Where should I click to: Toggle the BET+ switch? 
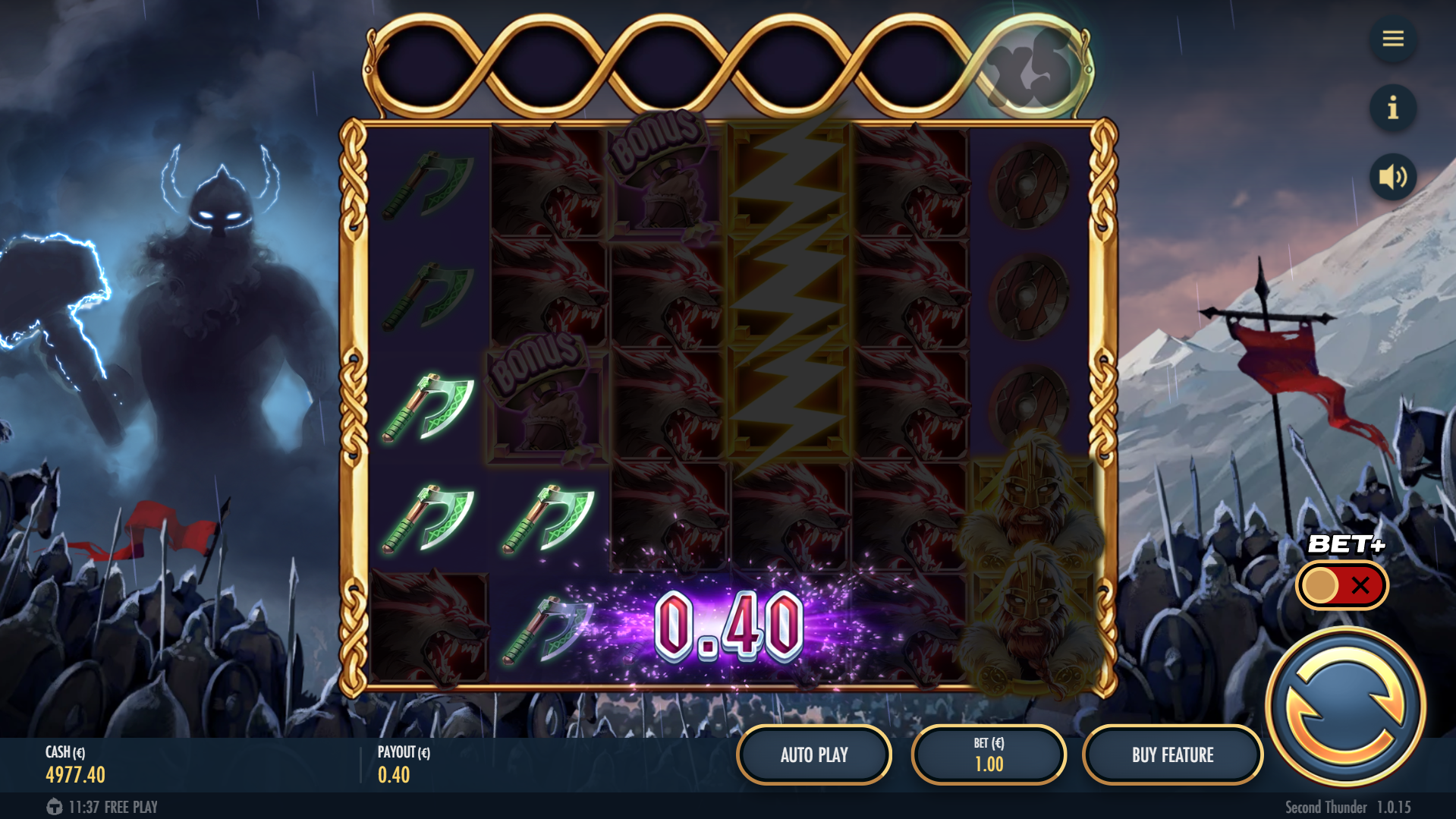tap(1341, 585)
